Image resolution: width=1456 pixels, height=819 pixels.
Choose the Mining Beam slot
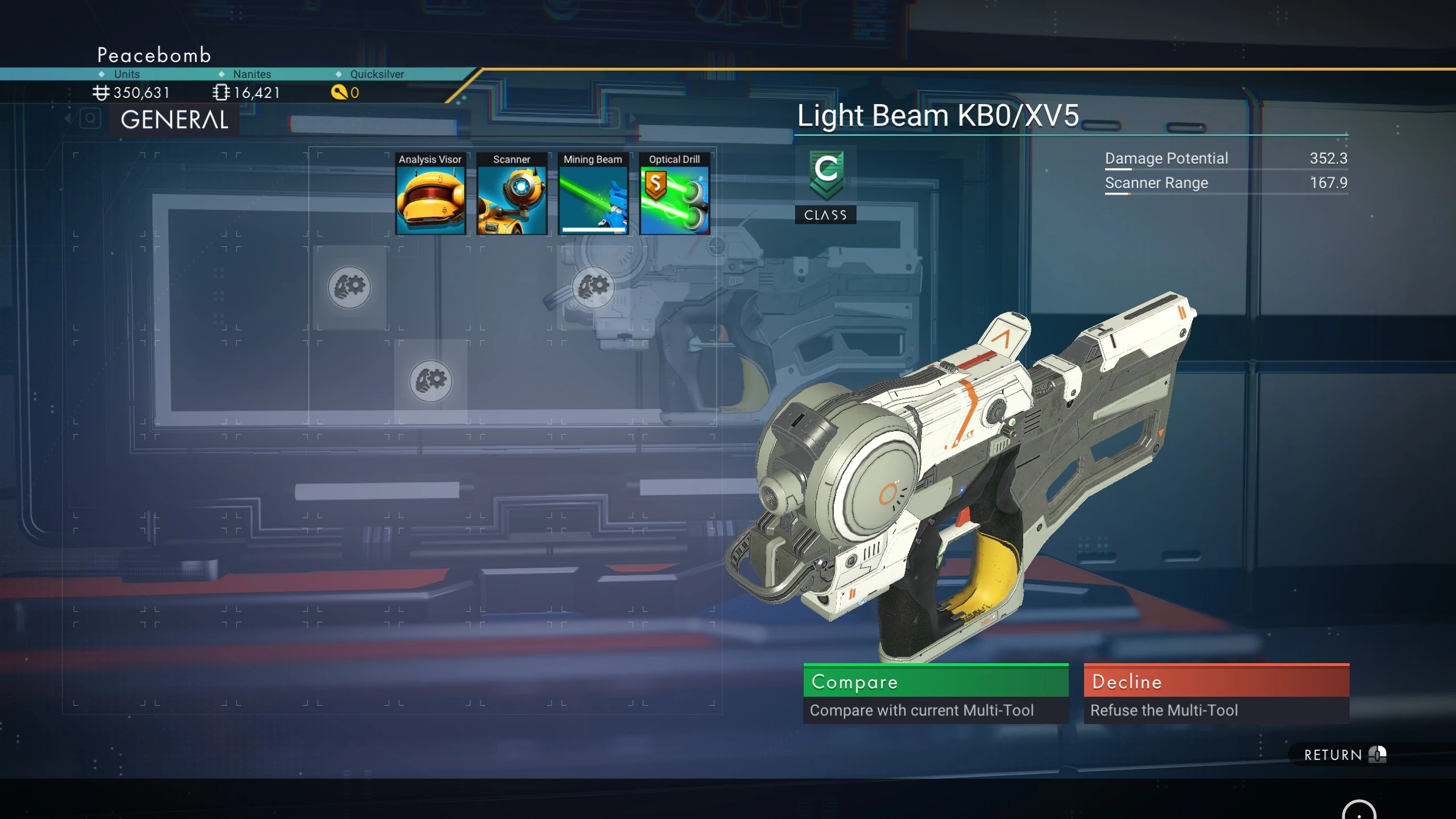[593, 195]
